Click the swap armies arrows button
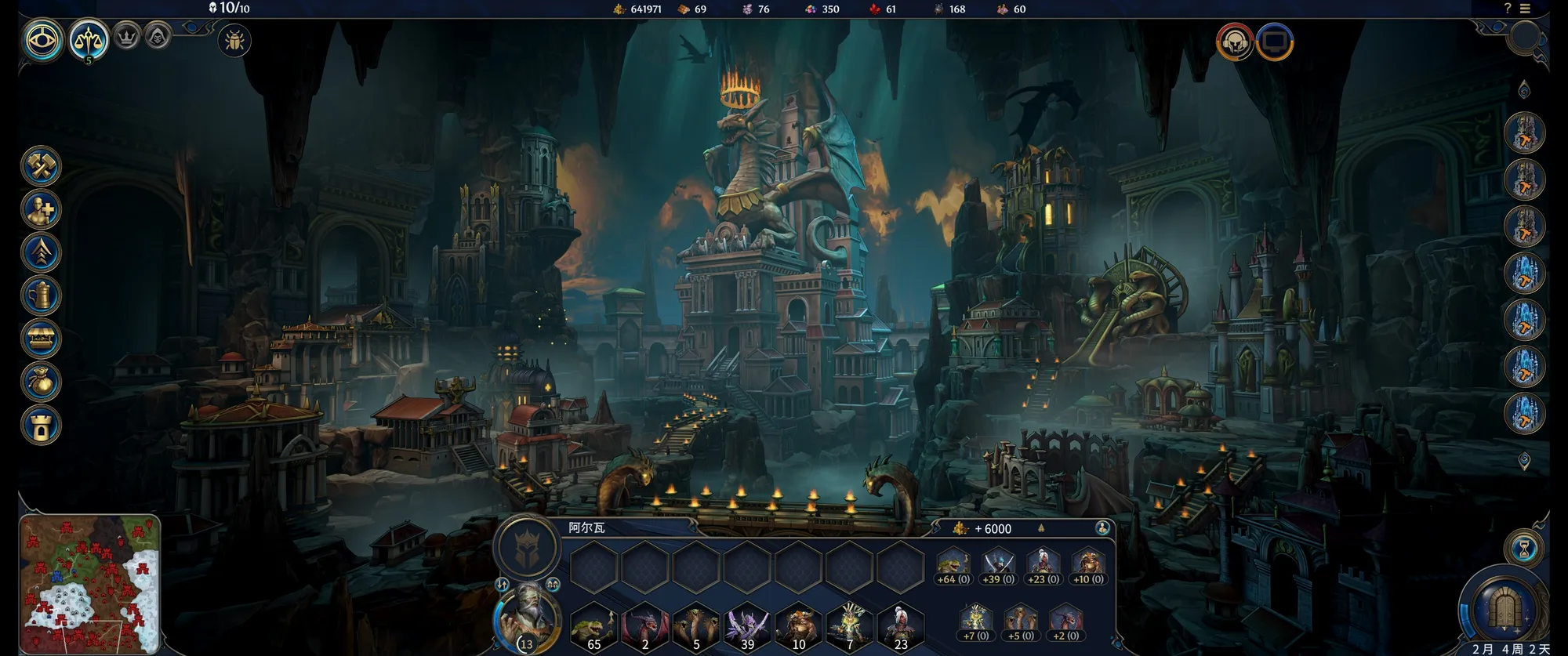The image size is (1568, 656). click(x=502, y=585)
